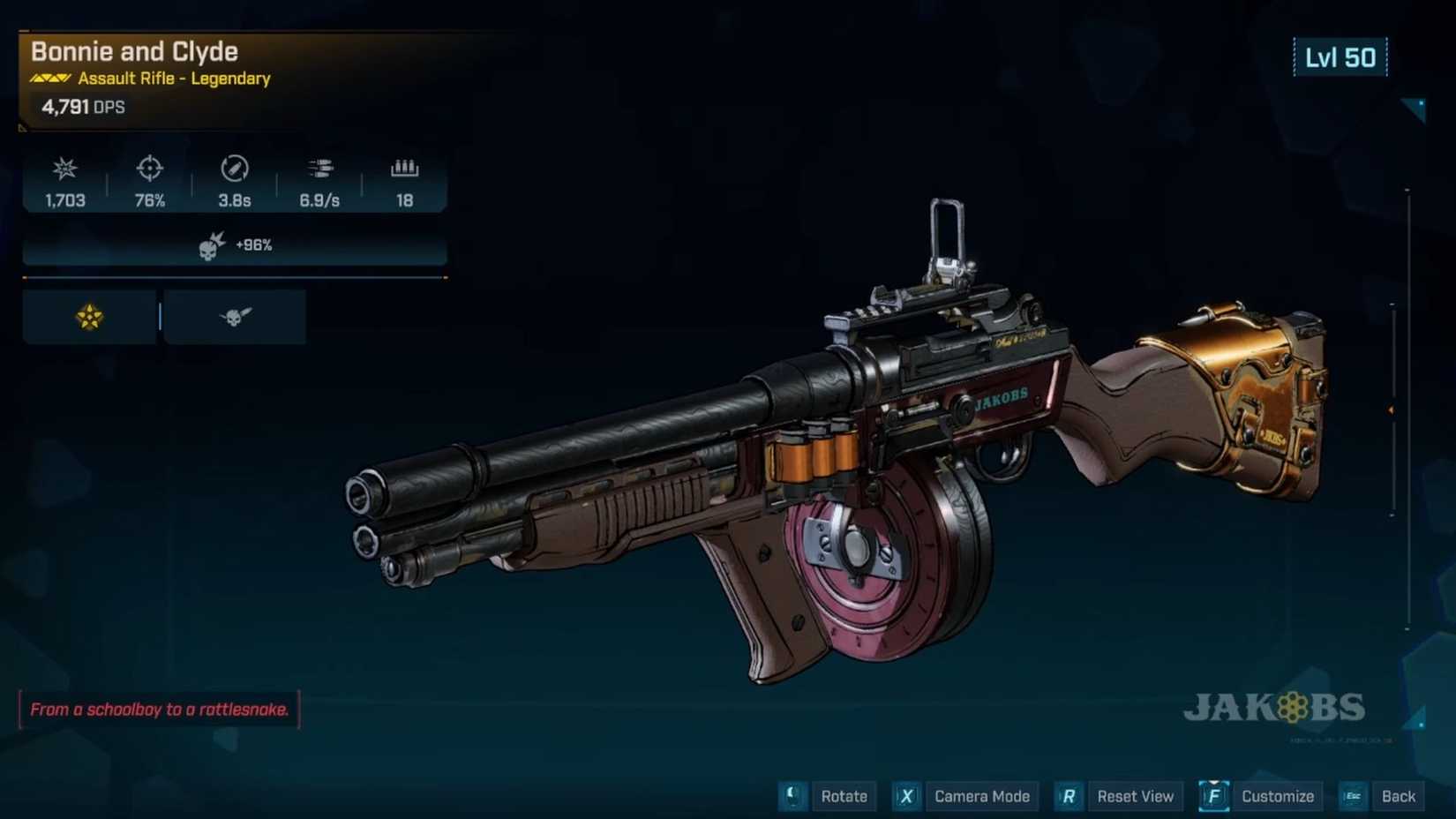Toggle the junk skull-and-knife marker
Viewport: 1456px width, 819px height.
tap(233, 316)
